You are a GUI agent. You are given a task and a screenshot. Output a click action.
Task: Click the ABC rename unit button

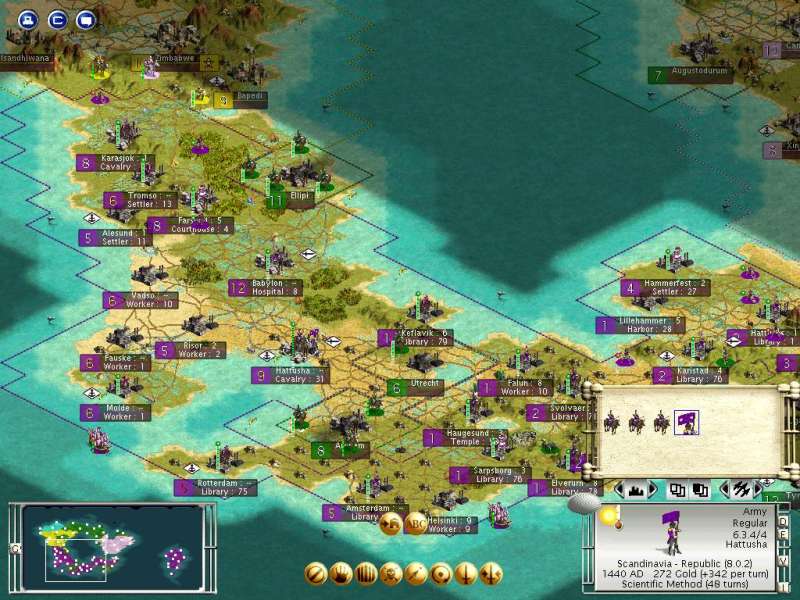[x=415, y=523]
